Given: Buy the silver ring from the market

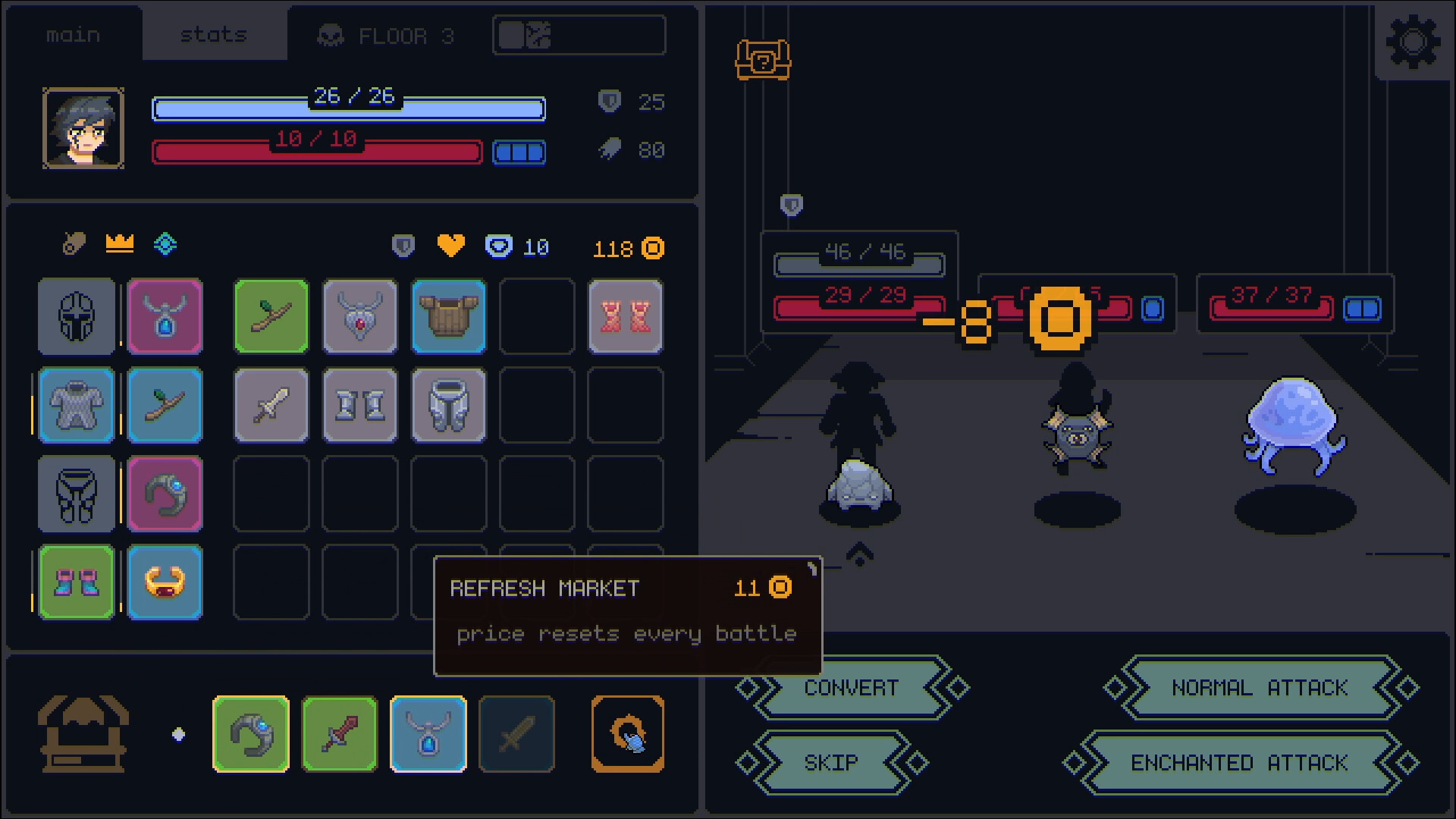Looking at the screenshot, I should pyautogui.click(x=250, y=733).
